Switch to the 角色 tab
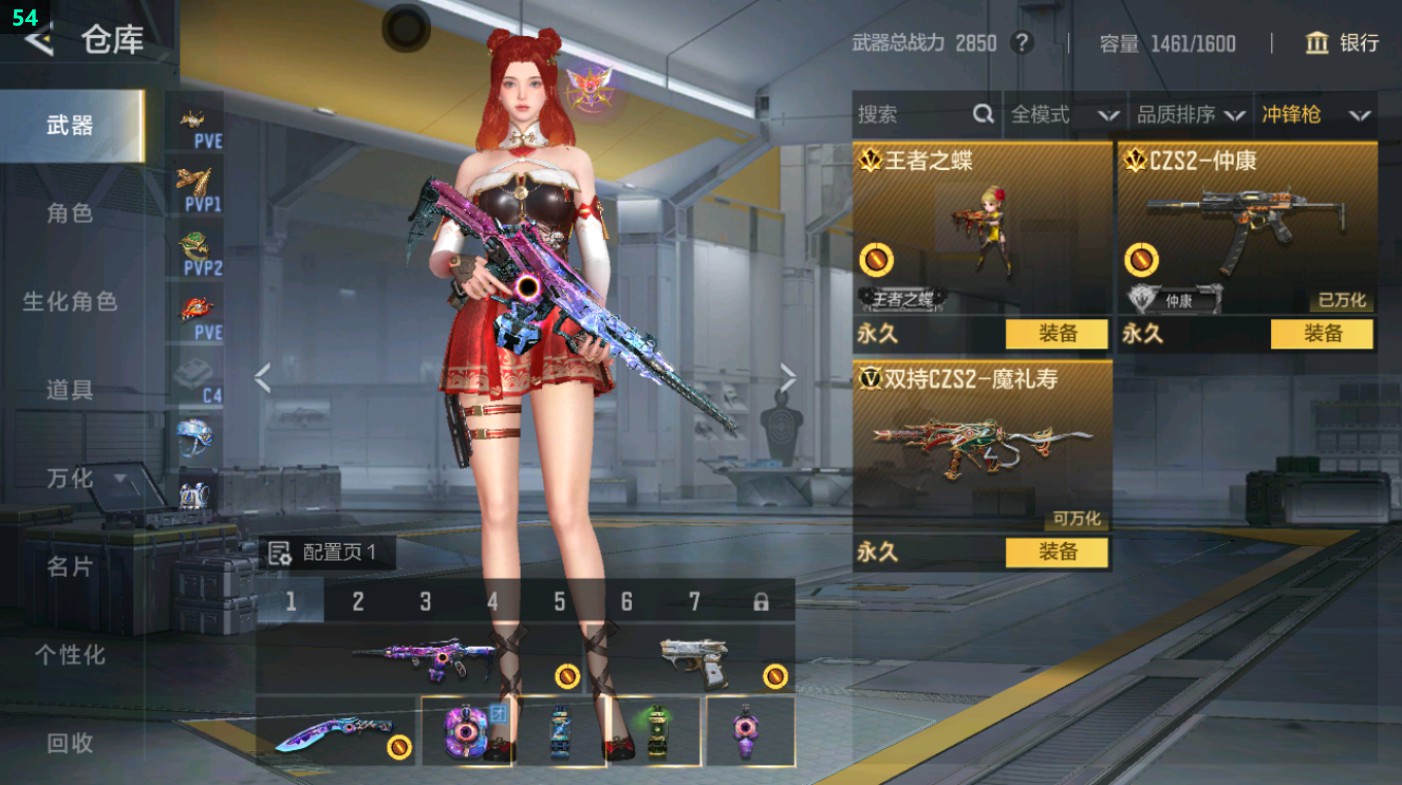The height and width of the screenshot is (785, 1402). click(70, 213)
